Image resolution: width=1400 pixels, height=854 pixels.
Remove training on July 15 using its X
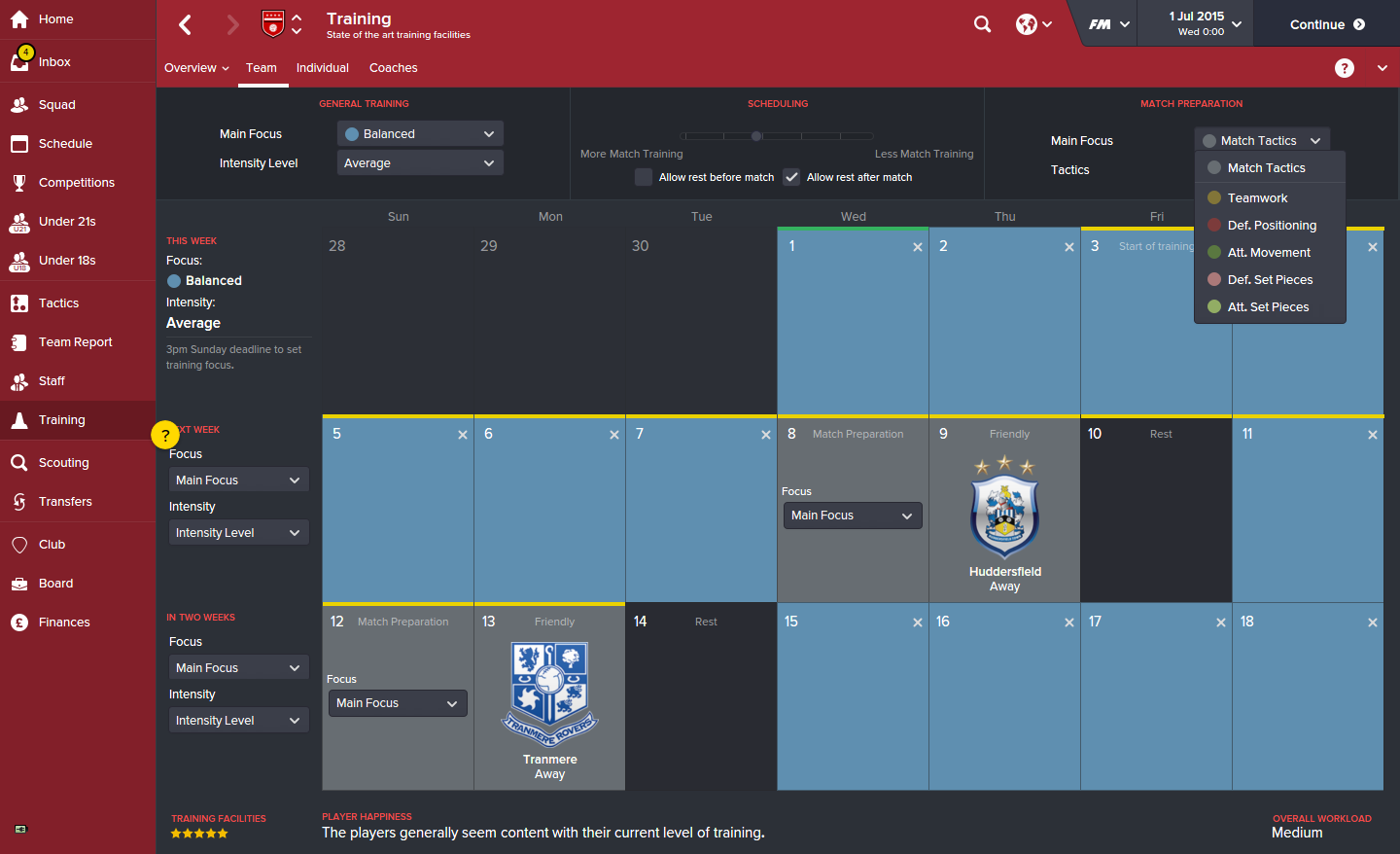click(x=917, y=621)
